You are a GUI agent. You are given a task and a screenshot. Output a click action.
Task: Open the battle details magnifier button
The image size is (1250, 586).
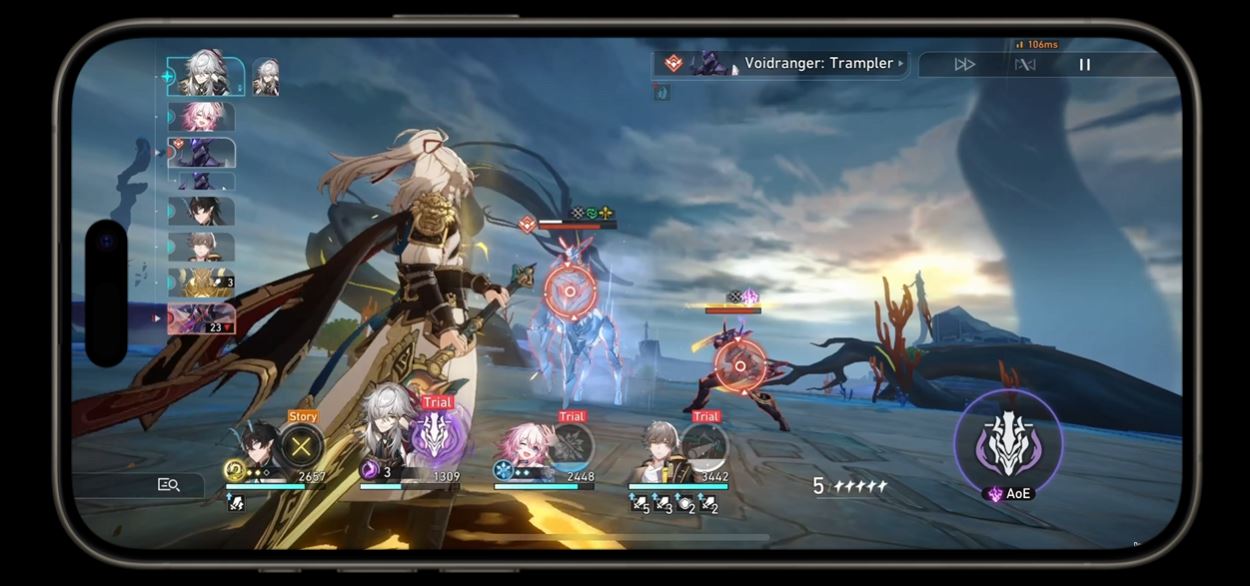(x=168, y=485)
